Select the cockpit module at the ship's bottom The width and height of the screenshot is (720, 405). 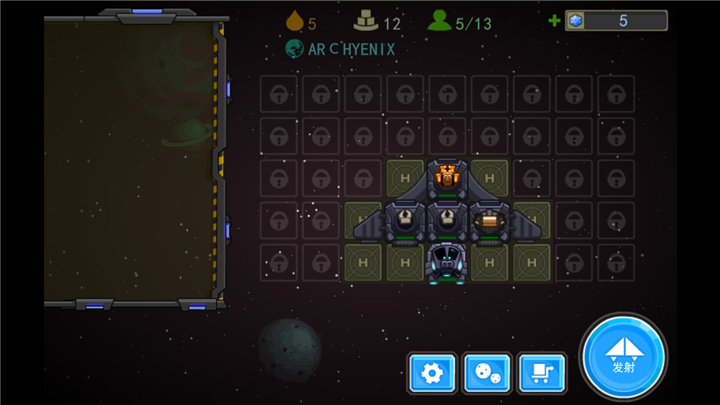(447, 262)
